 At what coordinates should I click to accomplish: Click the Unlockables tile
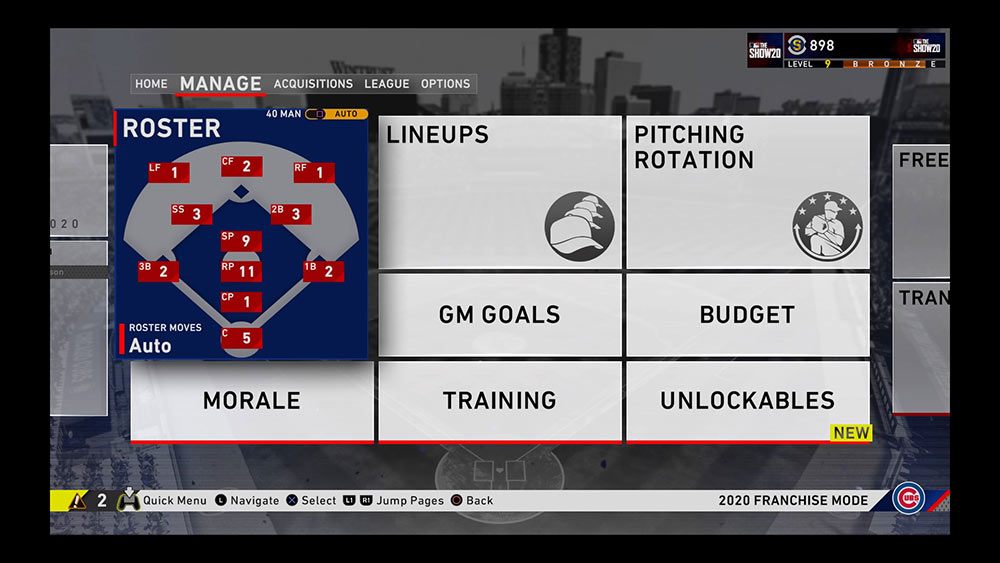click(747, 400)
